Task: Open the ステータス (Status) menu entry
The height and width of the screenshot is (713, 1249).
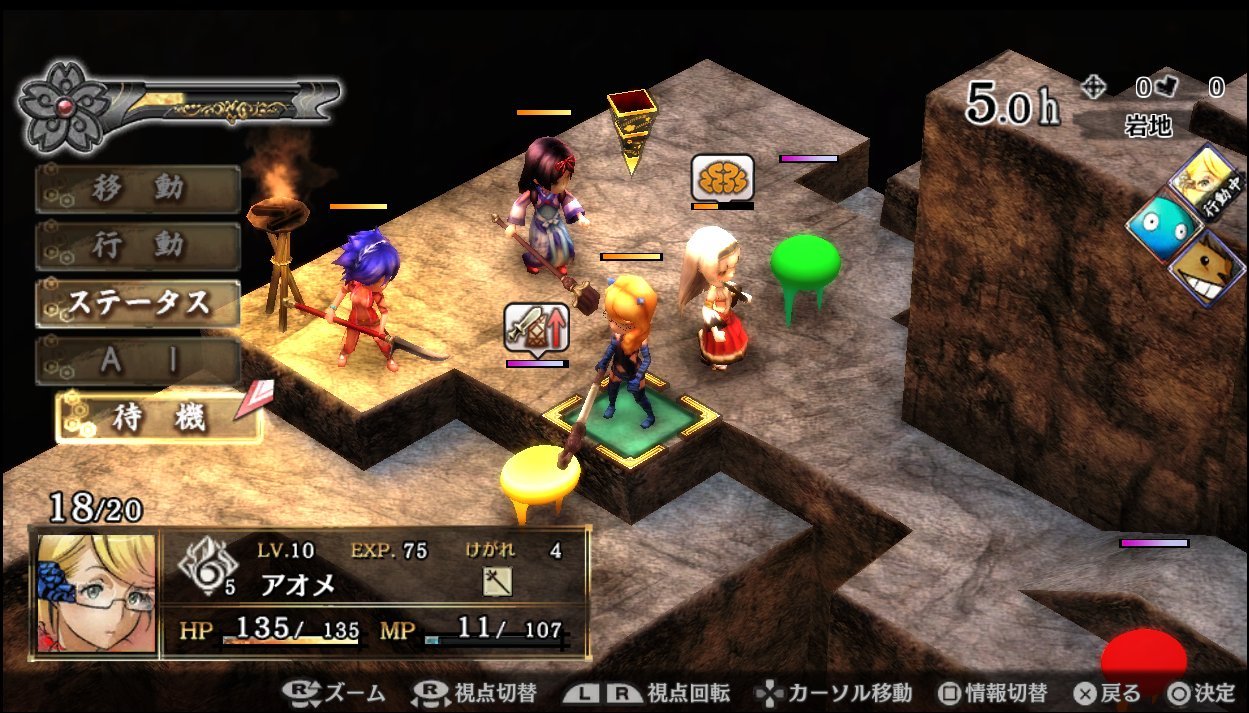Action: [138, 303]
